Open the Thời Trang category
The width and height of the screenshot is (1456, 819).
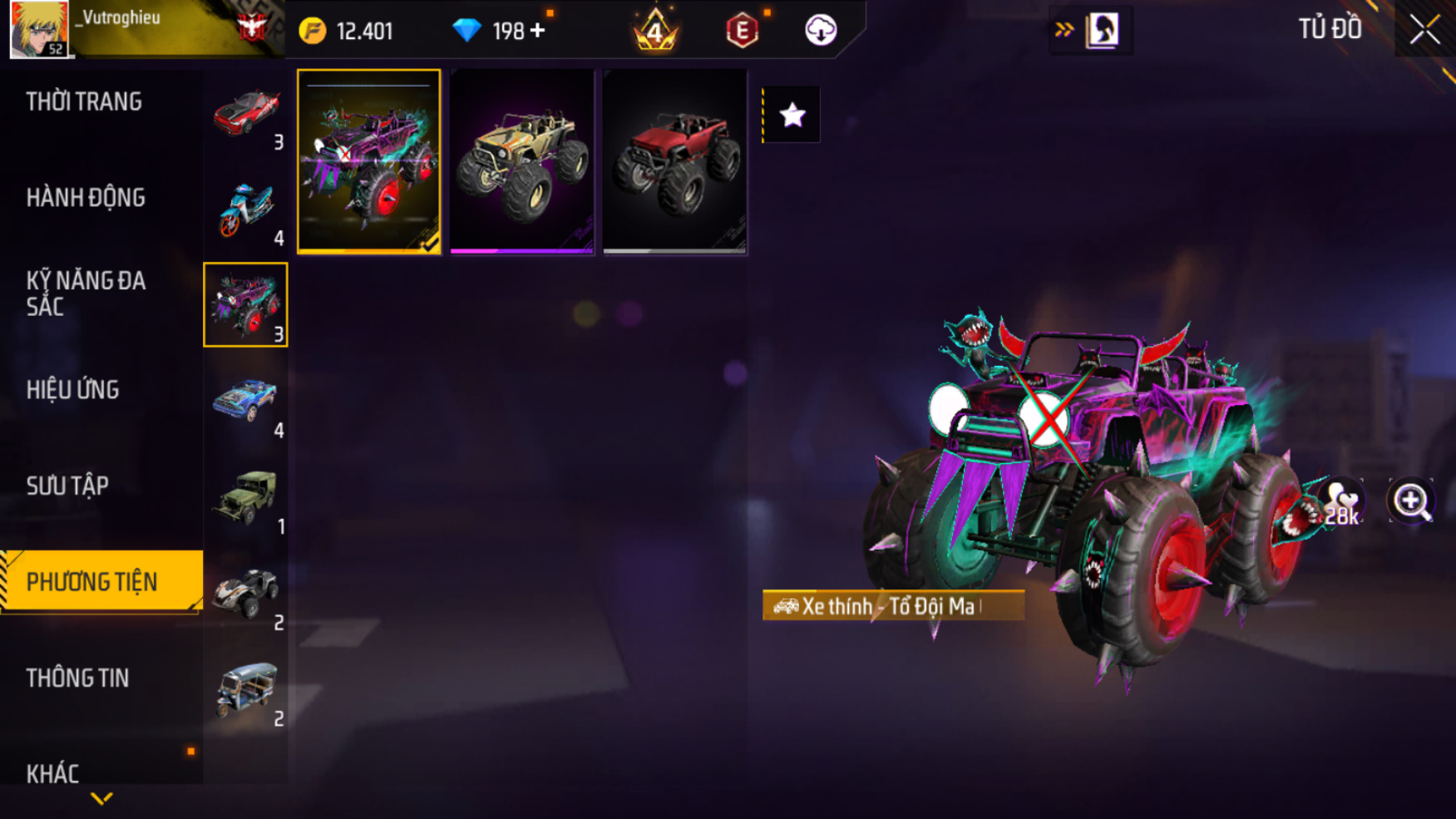click(x=84, y=102)
